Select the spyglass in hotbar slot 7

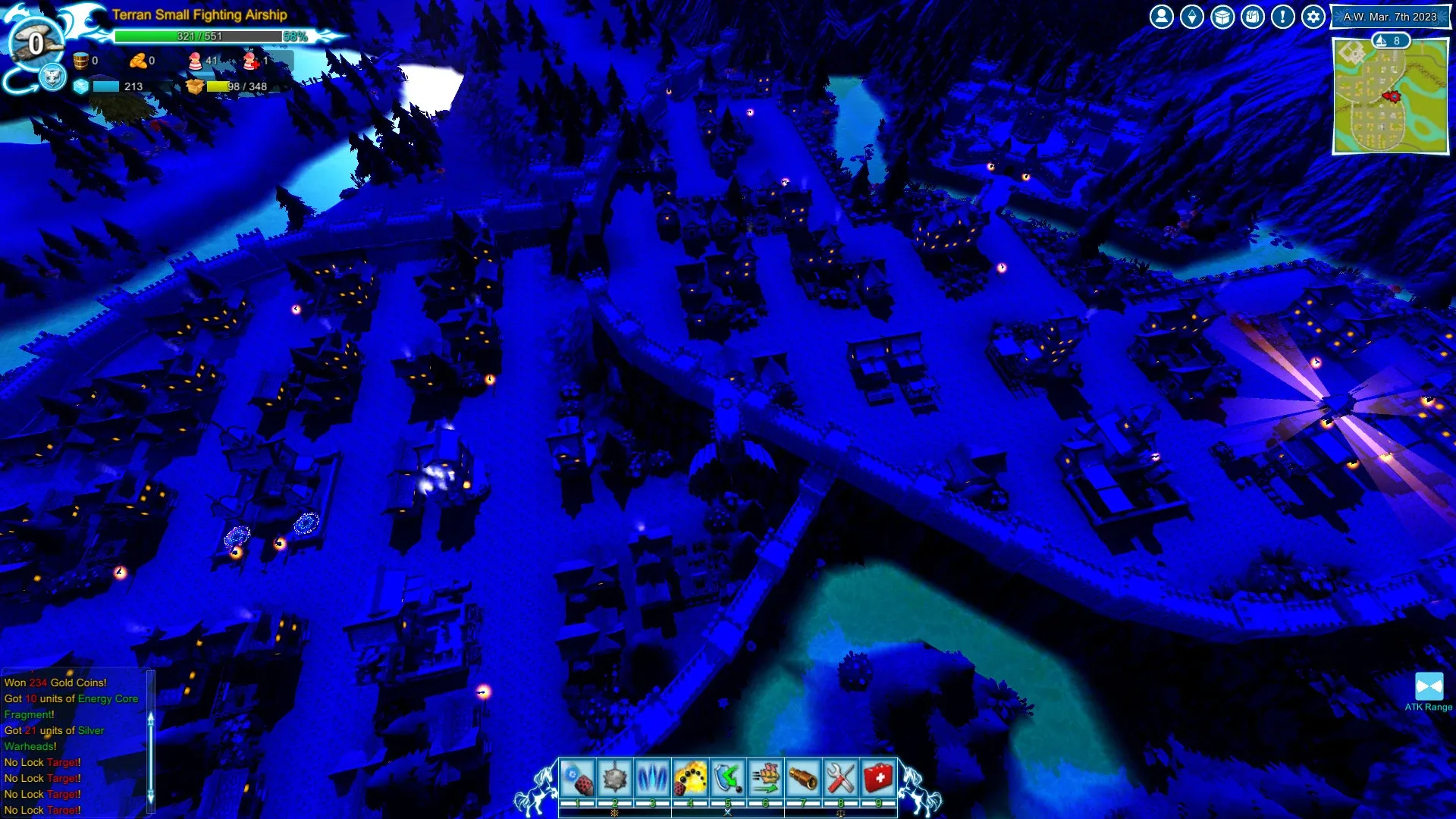[805, 775]
